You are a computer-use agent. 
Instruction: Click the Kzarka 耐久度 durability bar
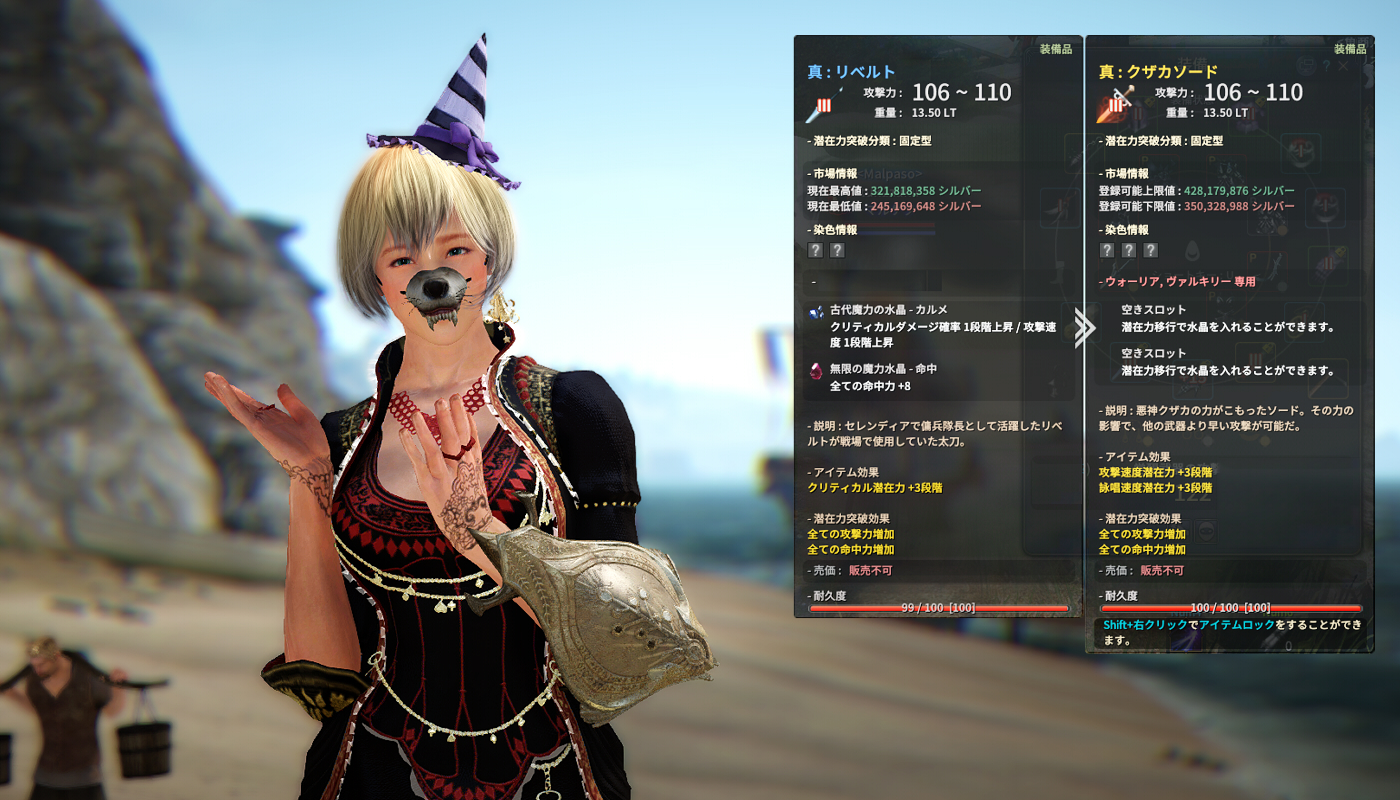(1230, 608)
